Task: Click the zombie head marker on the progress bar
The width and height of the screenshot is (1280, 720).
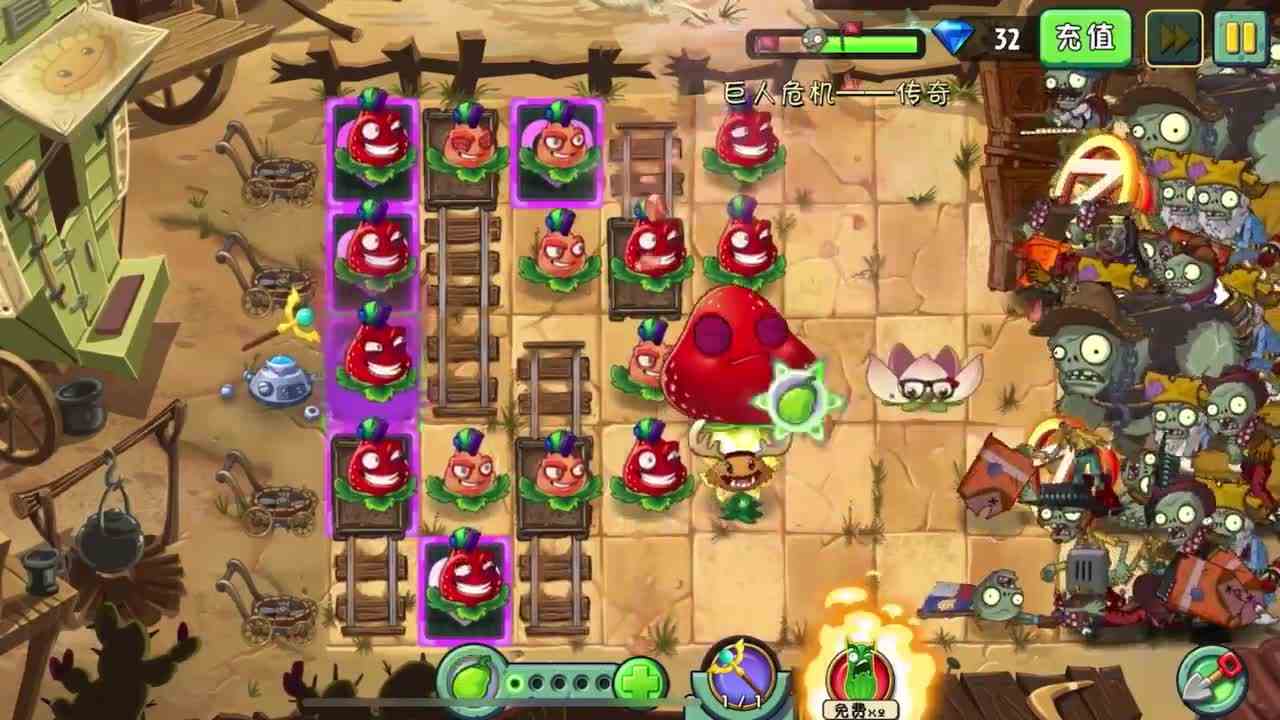Action: pos(815,40)
